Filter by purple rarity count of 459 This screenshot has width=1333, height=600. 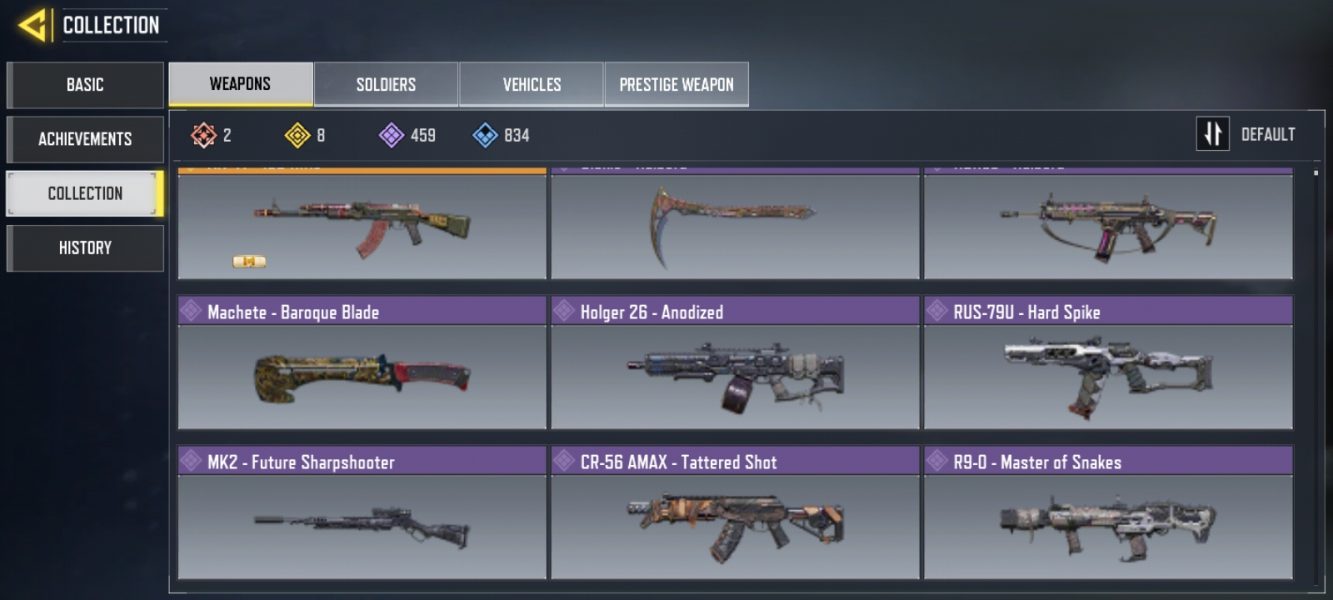click(x=407, y=135)
